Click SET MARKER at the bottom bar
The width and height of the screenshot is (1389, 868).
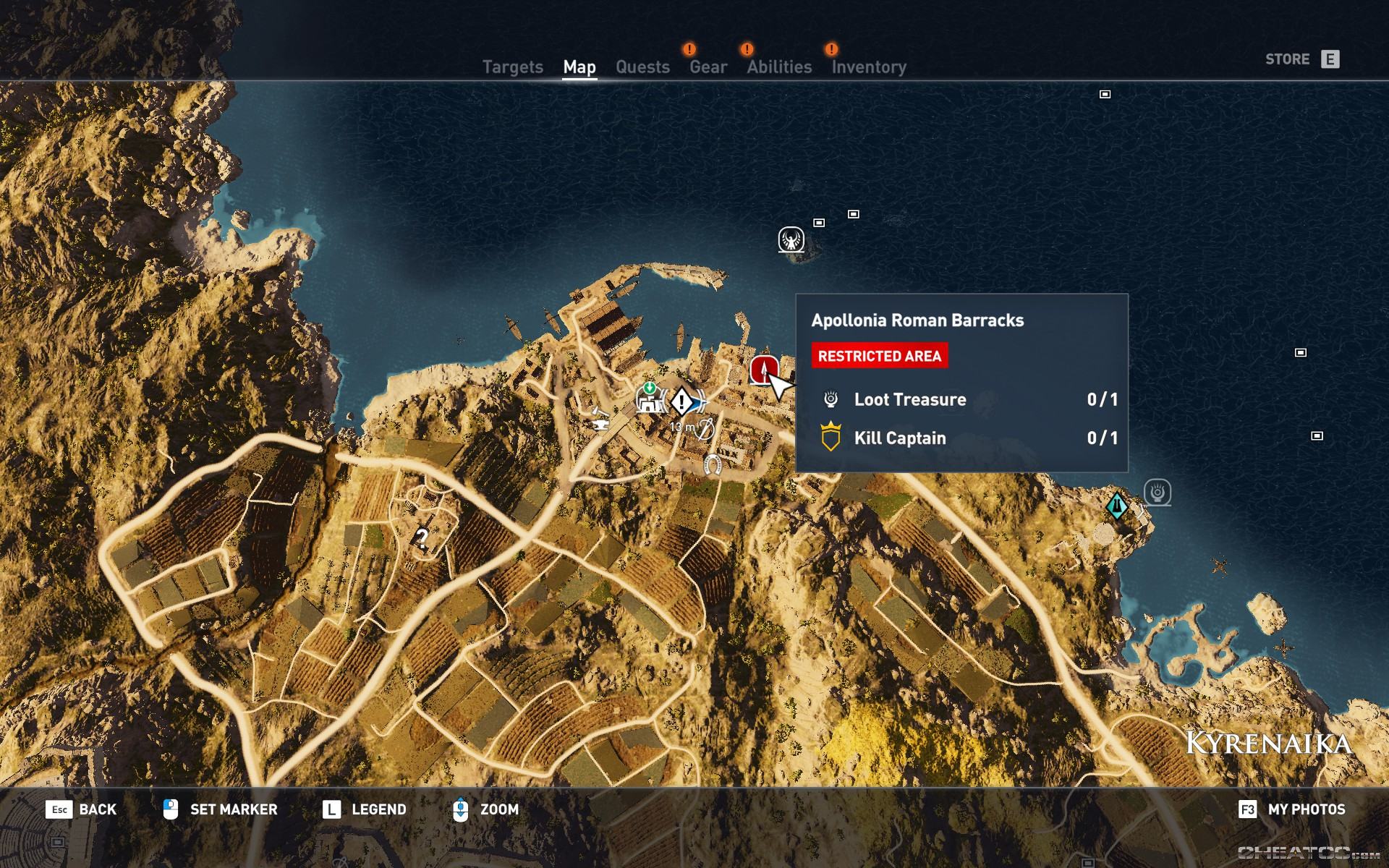pos(233,809)
